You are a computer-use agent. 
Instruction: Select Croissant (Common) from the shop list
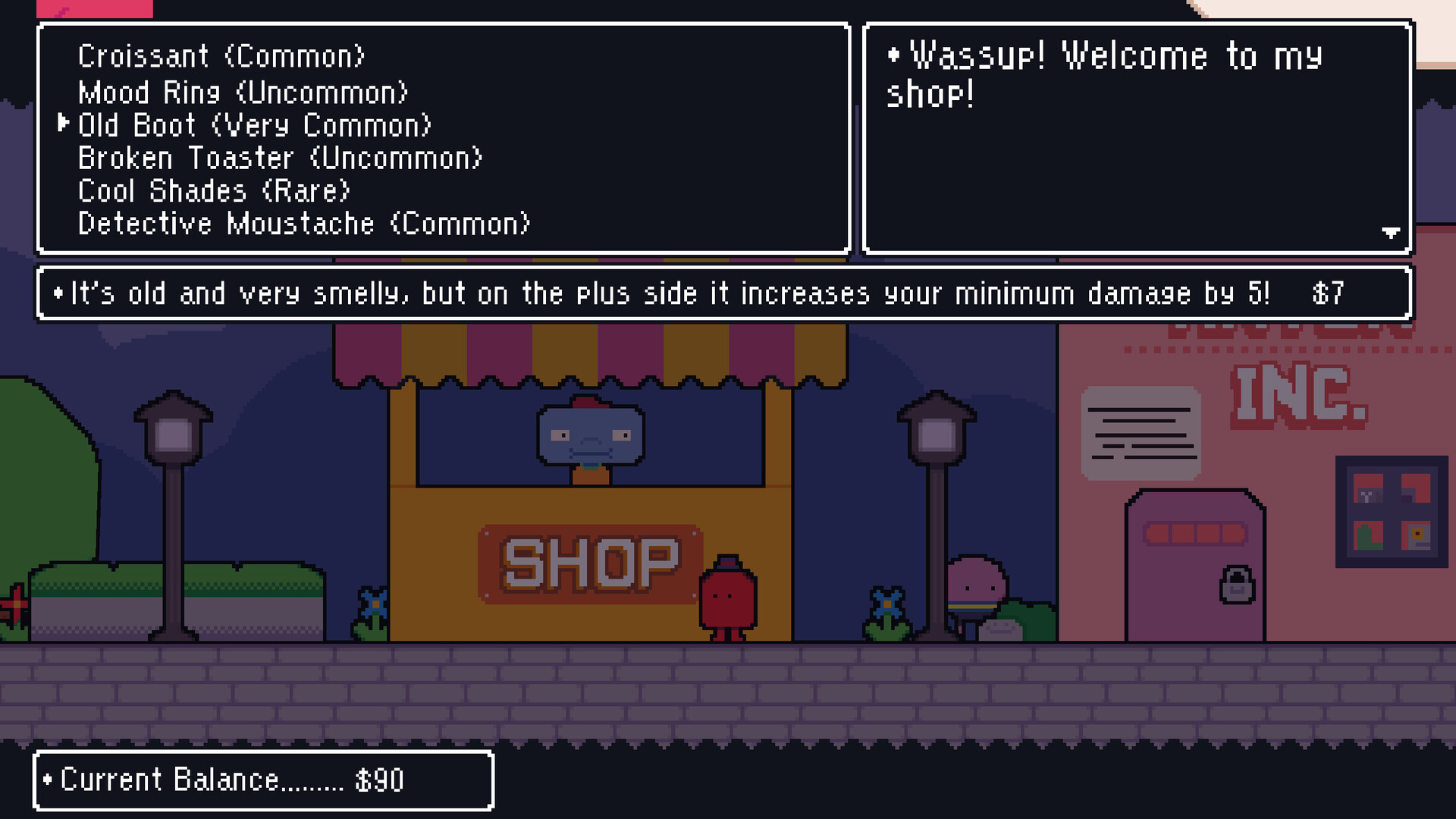[221, 55]
